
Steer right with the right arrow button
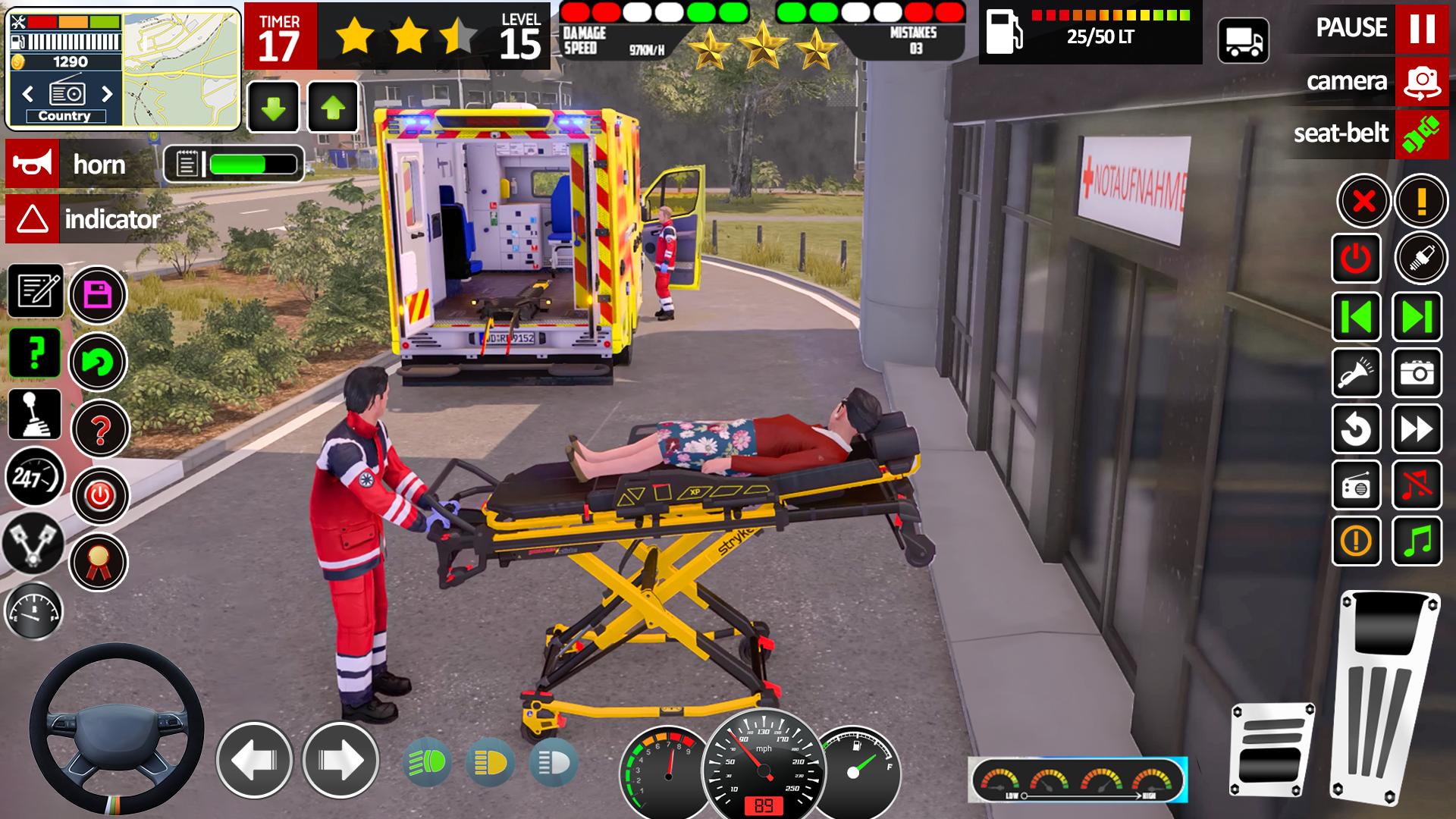[x=340, y=760]
